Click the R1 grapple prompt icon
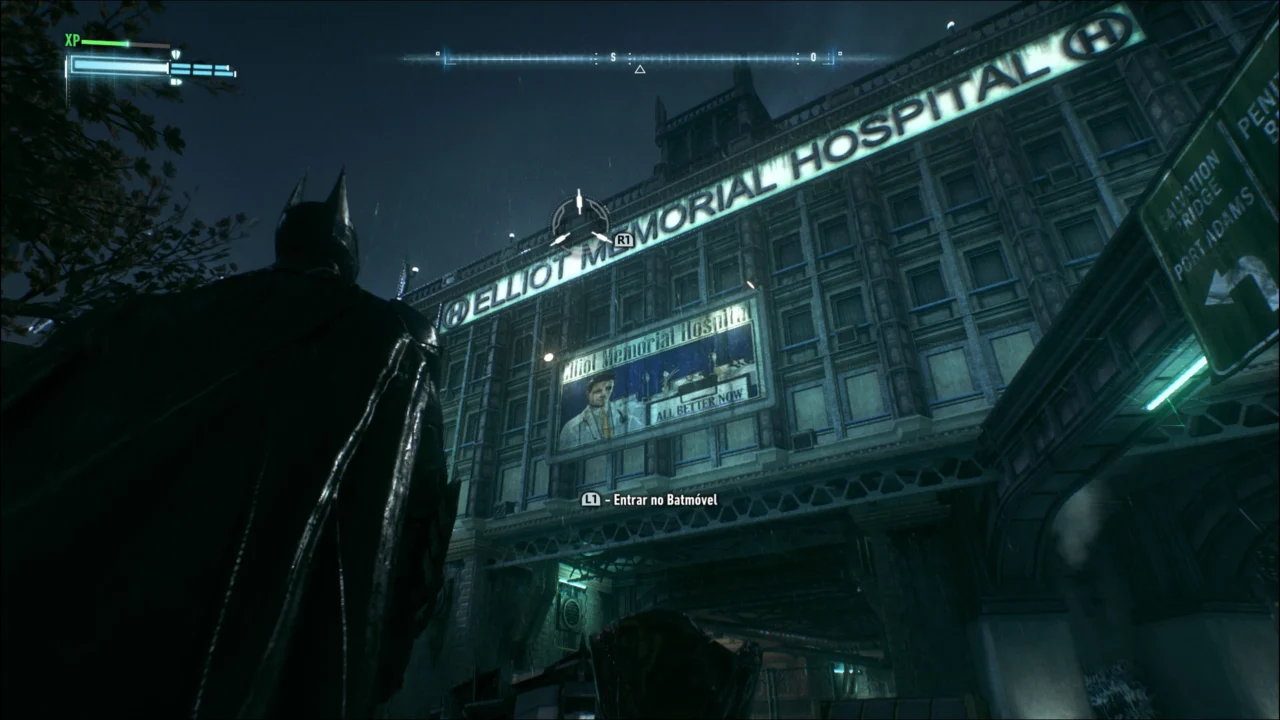 (625, 238)
